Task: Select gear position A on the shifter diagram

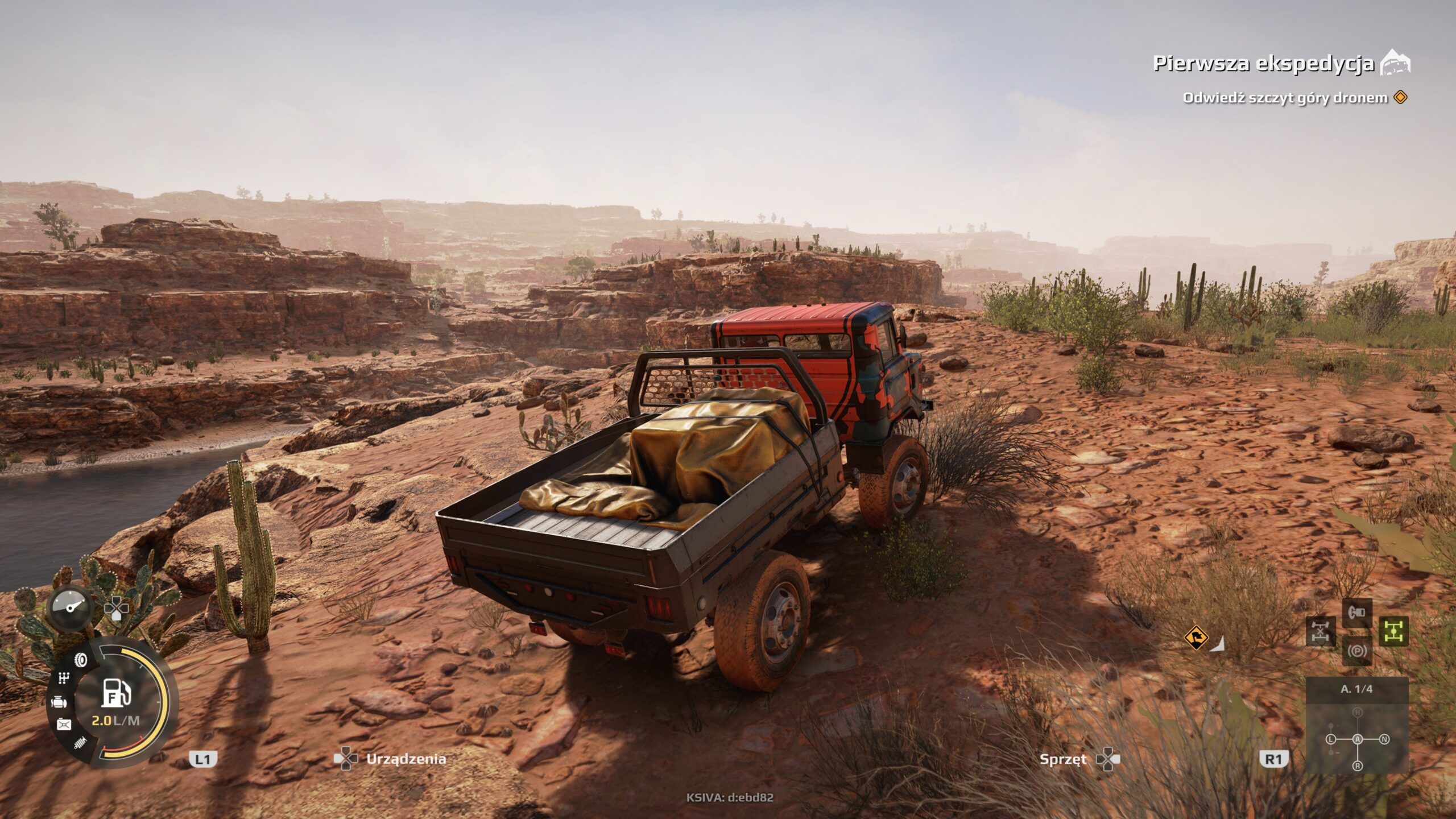Action: point(1358,739)
